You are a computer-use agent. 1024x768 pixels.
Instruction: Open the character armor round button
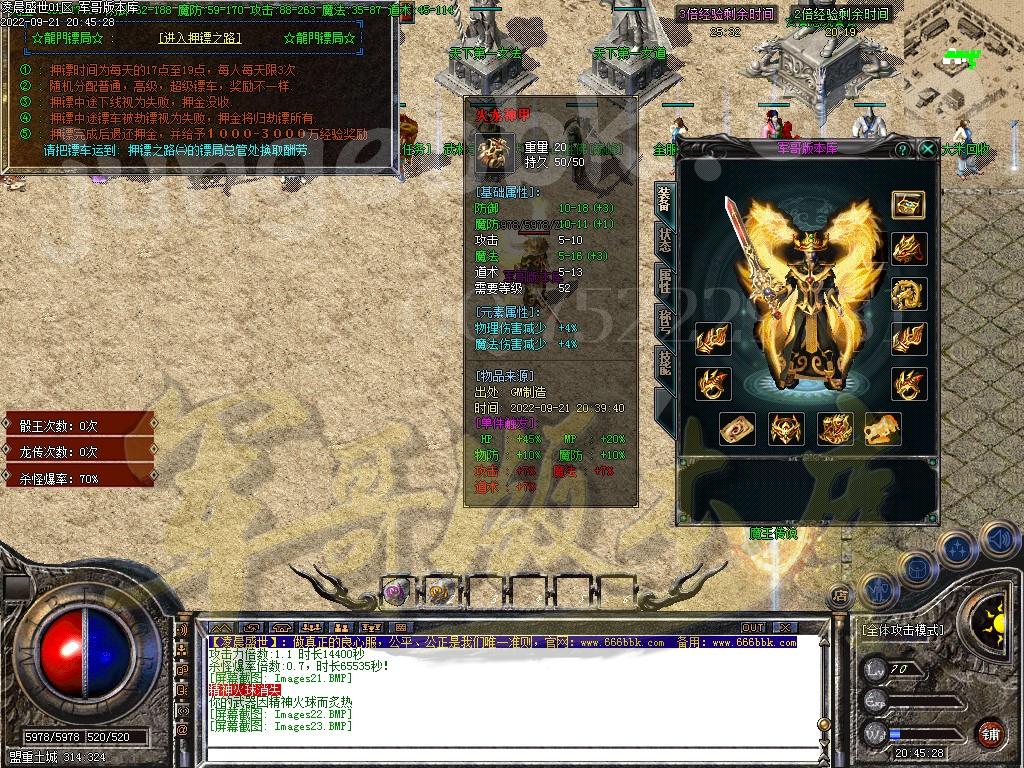coord(878,590)
